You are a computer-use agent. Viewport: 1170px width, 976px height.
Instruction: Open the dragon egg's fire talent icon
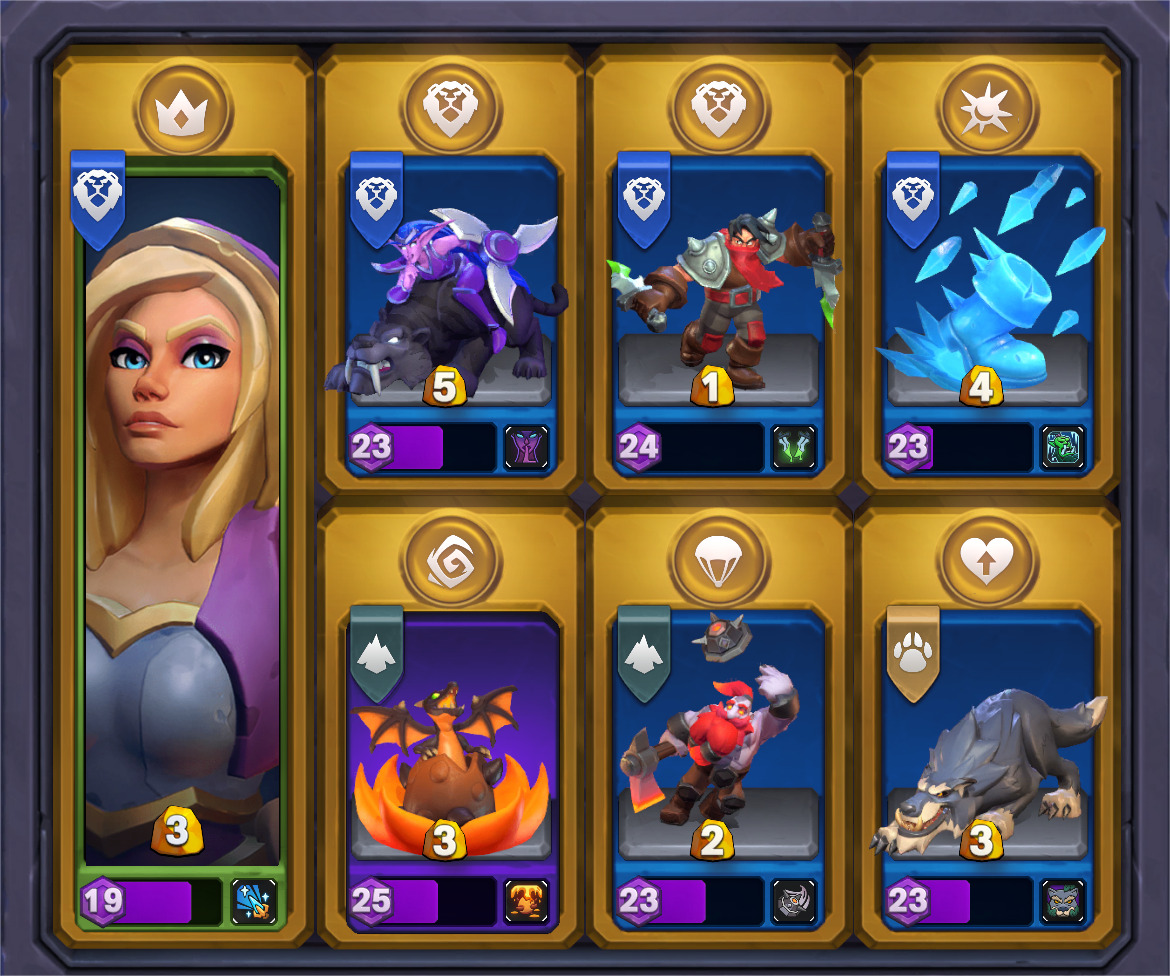coord(526,902)
